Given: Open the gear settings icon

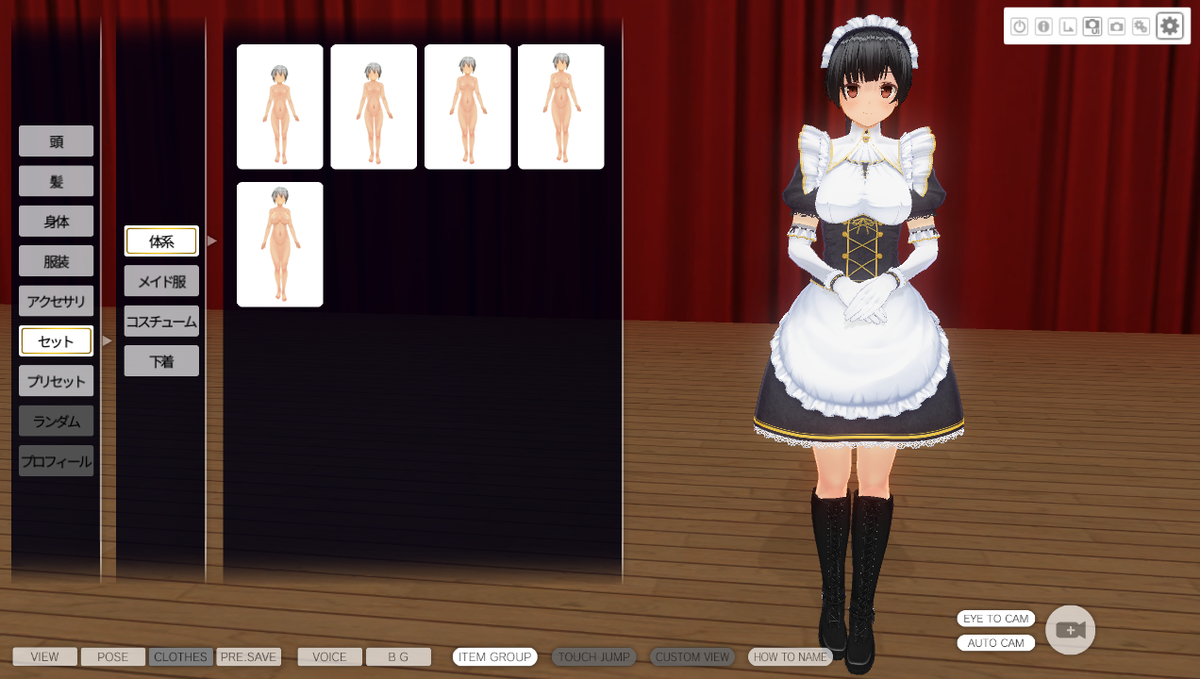Looking at the screenshot, I should [1169, 26].
